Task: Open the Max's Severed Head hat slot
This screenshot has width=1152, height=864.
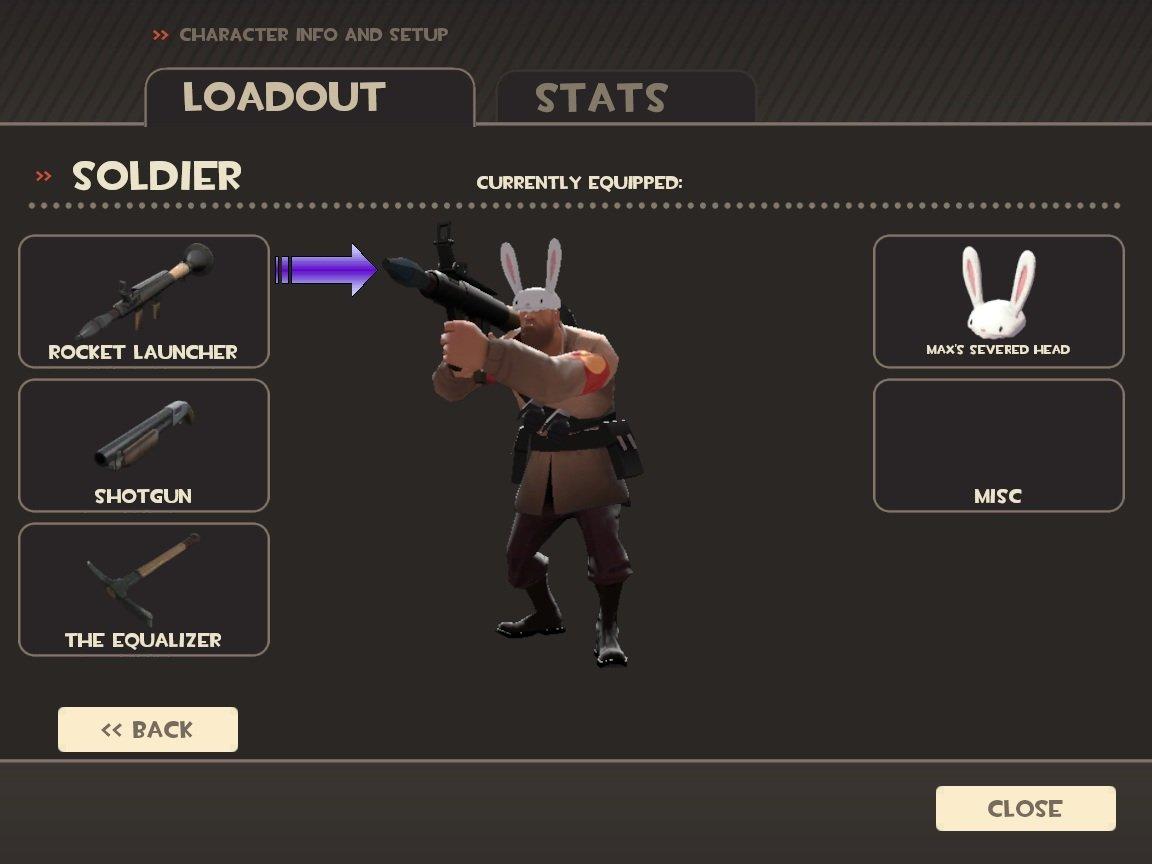Action: point(998,301)
